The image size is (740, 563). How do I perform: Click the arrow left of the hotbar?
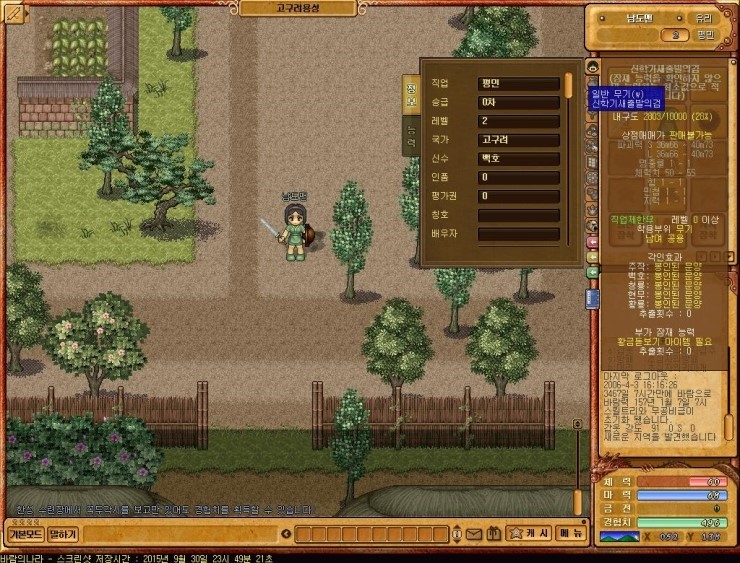coord(288,535)
